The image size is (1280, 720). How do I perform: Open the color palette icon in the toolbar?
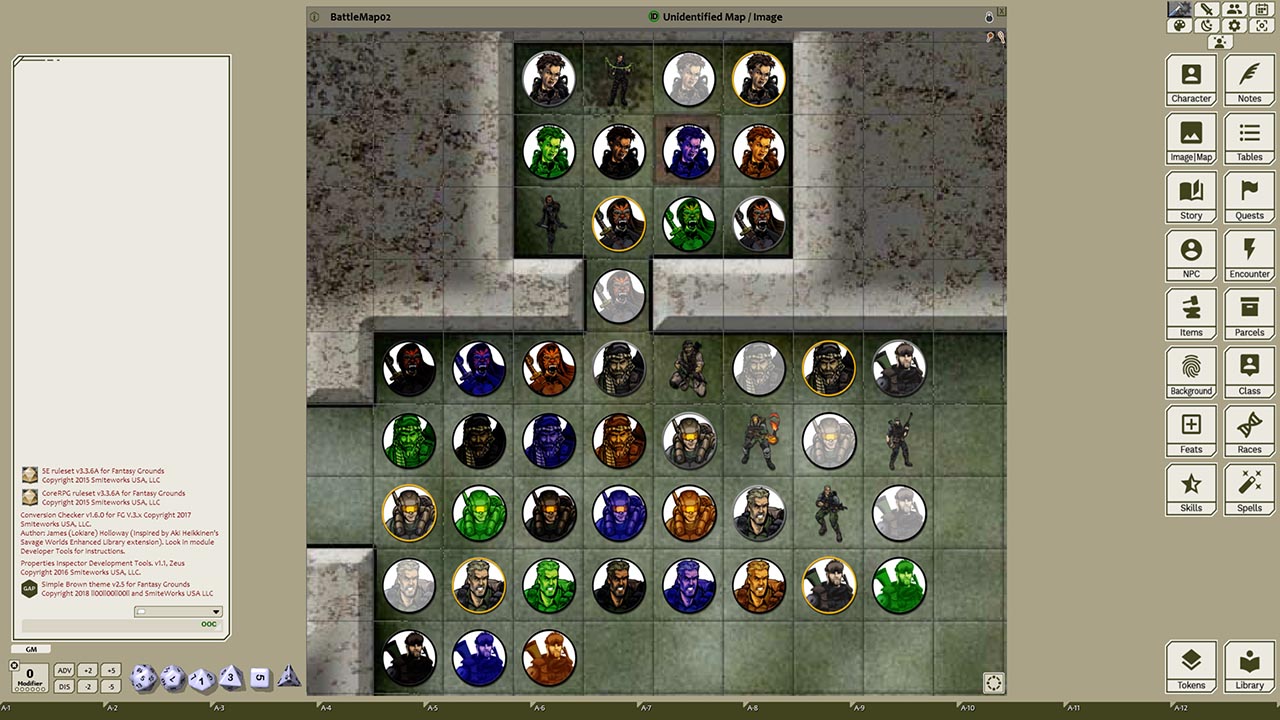tap(1178, 26)
